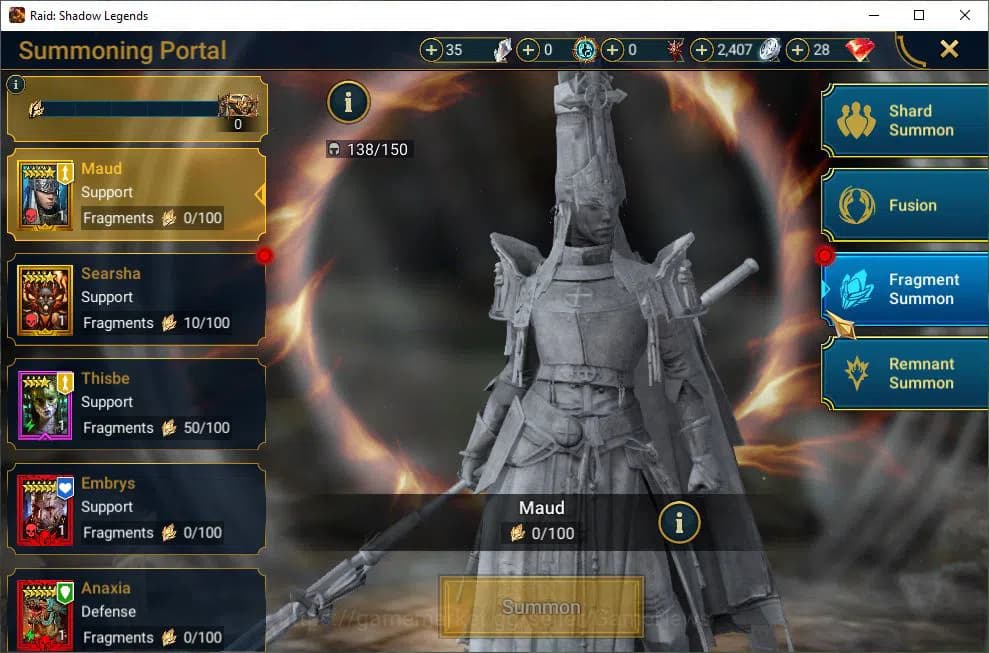
Task: Switch to the Shard Summon tab
Action: [x=905, y=121]
